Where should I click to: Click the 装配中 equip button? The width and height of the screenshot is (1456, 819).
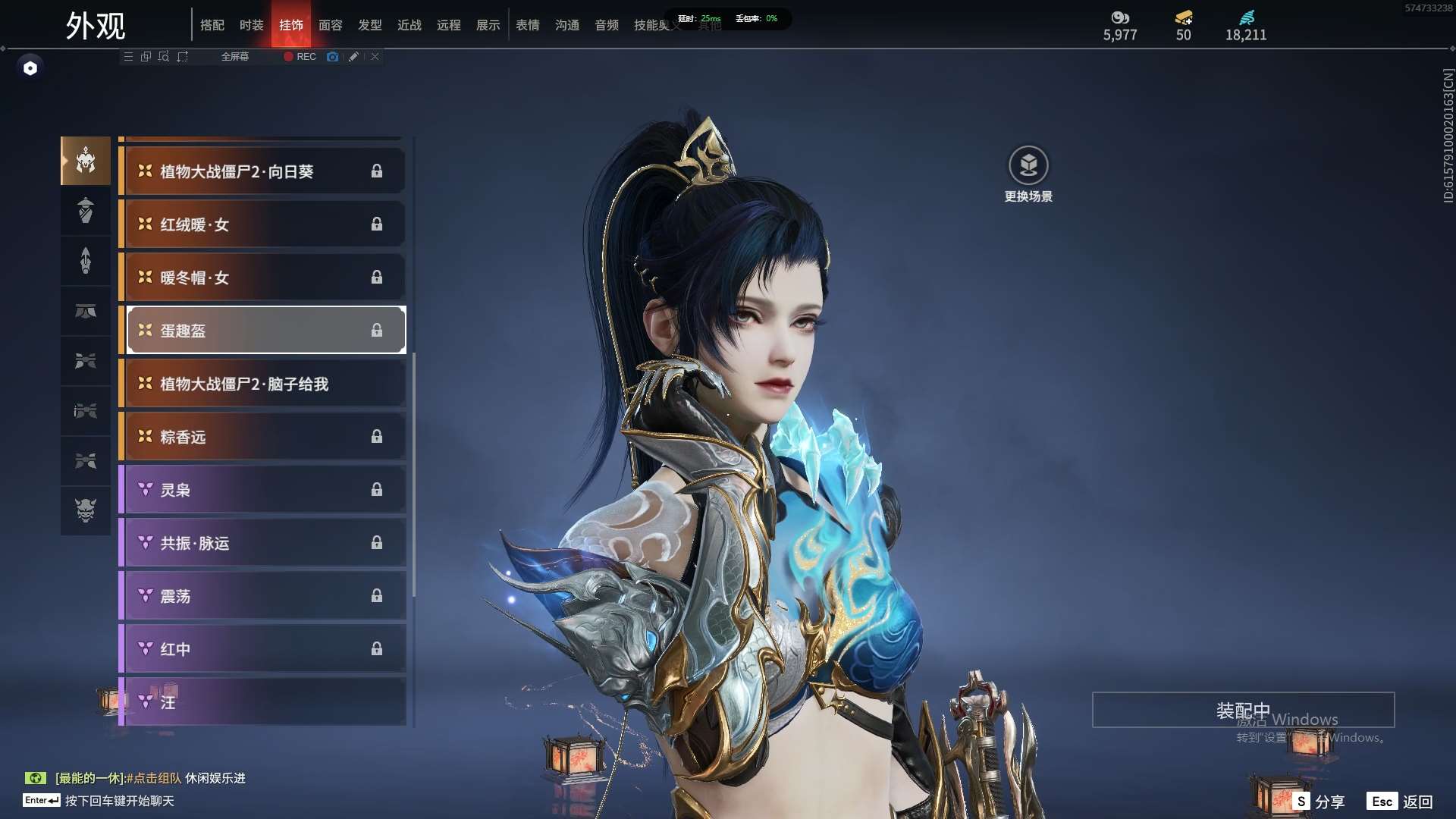click(x=1243, y=710)
